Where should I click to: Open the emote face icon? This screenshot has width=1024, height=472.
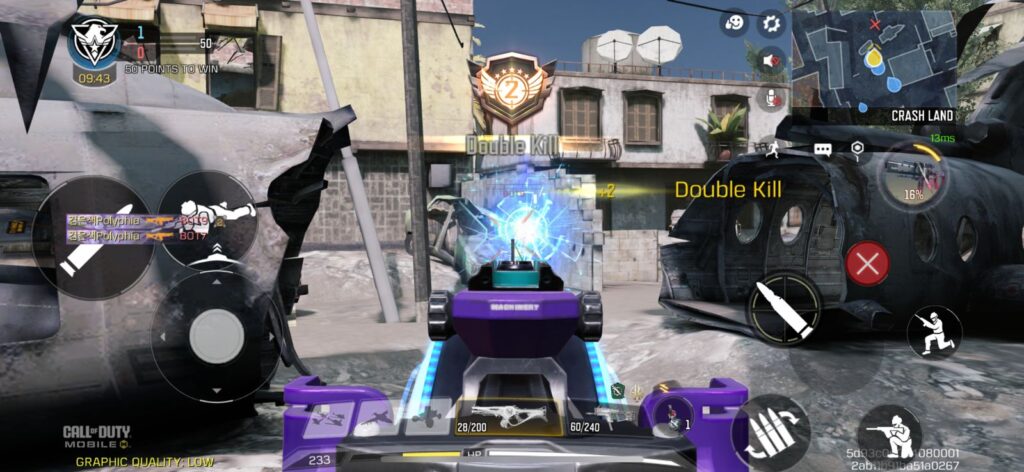[x=736, y=23]
